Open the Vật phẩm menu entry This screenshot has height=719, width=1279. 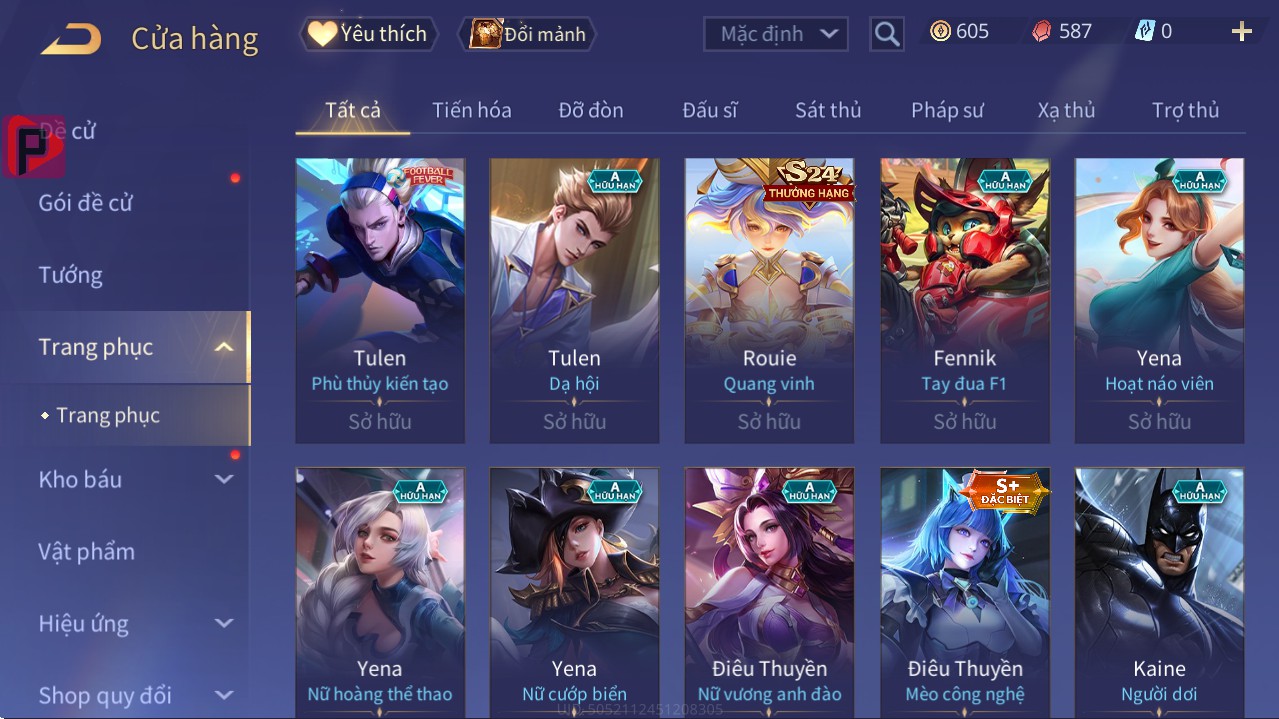(x=87, y=551)
